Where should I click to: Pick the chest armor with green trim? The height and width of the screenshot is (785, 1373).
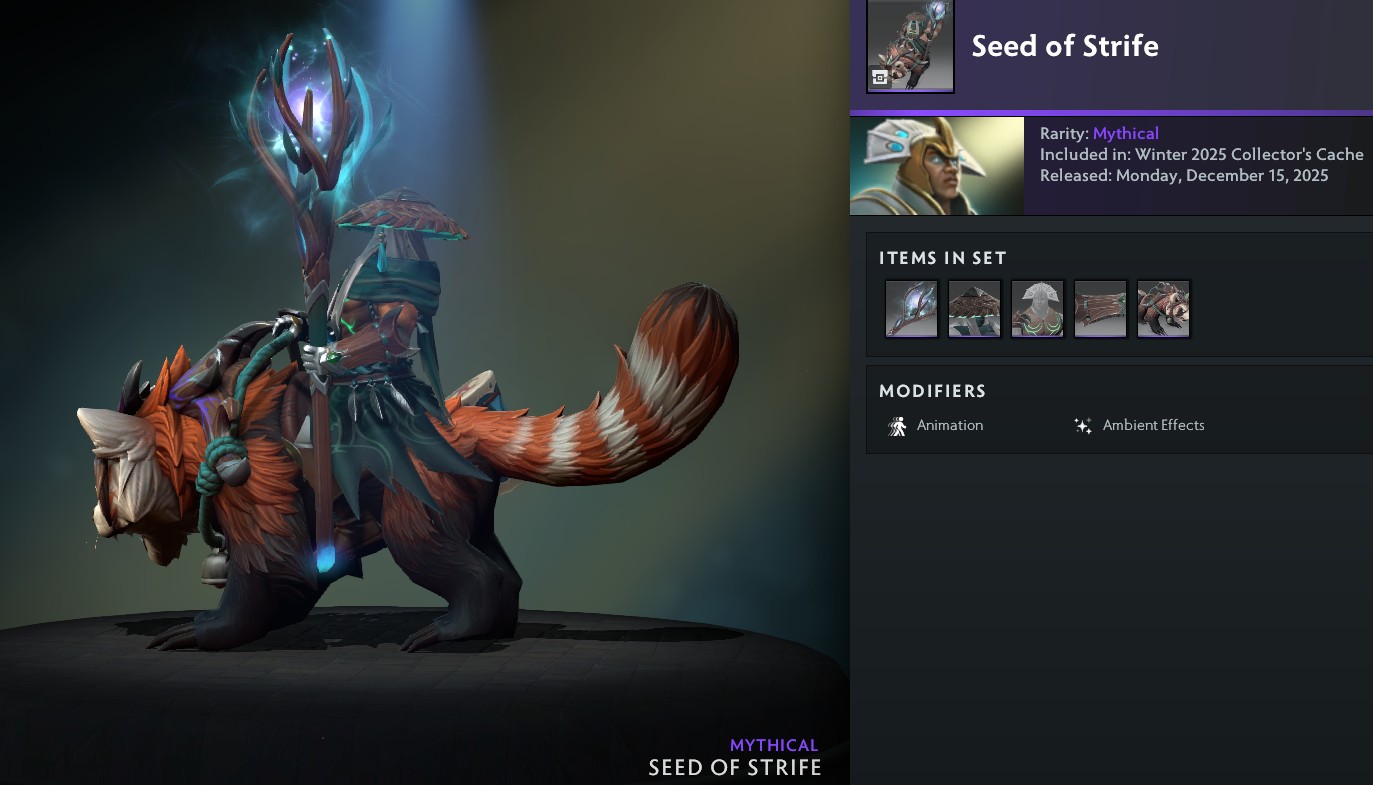click(1037, 309)
